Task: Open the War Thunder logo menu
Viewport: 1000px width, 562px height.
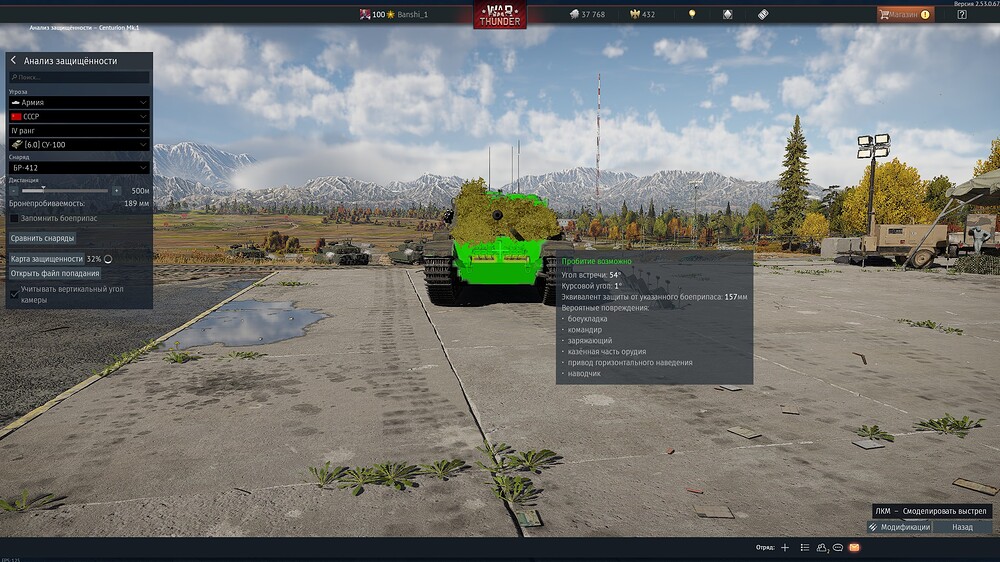Action: coord(500,15)
